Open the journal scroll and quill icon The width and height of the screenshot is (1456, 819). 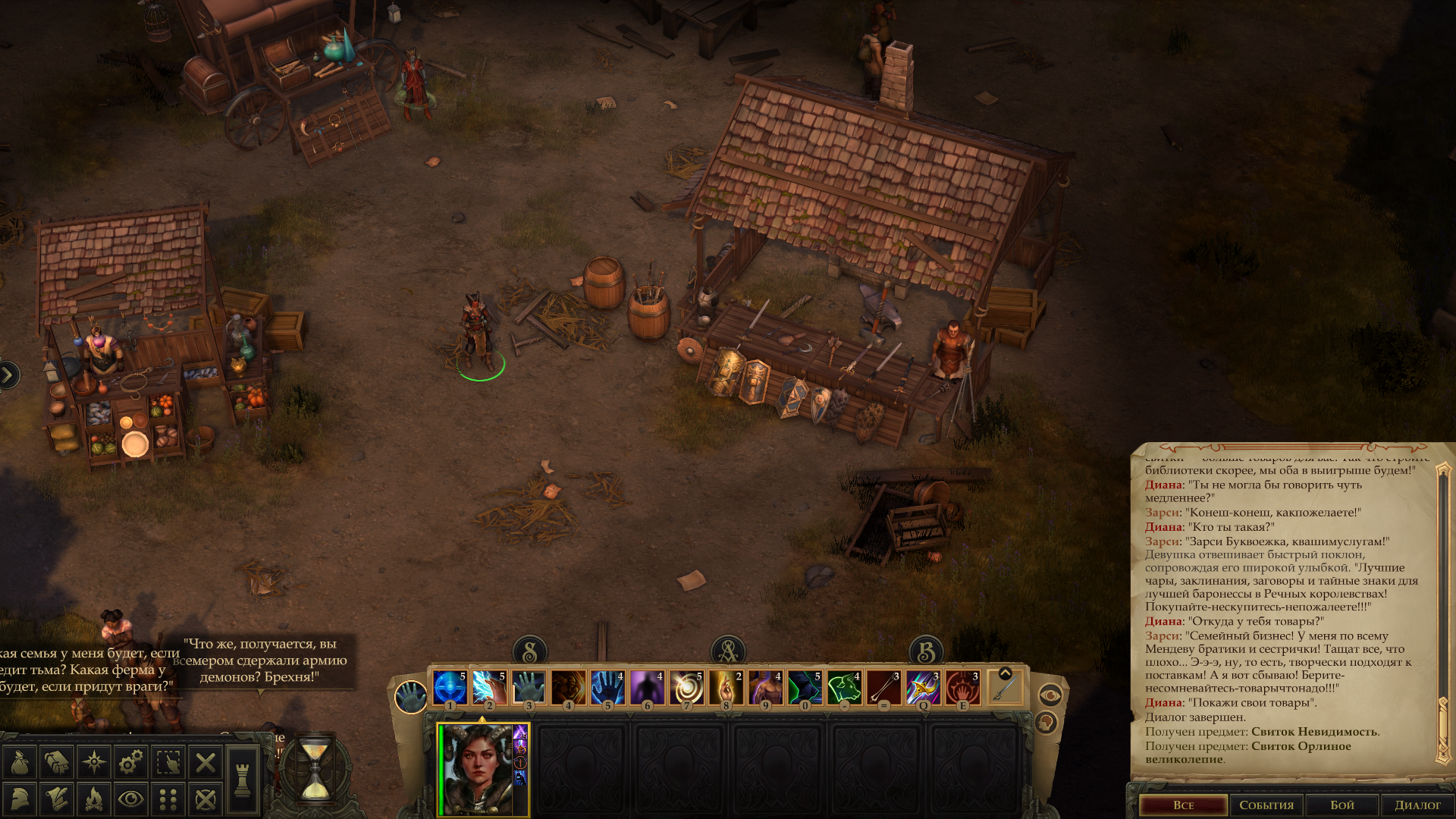tap(57, 799)
